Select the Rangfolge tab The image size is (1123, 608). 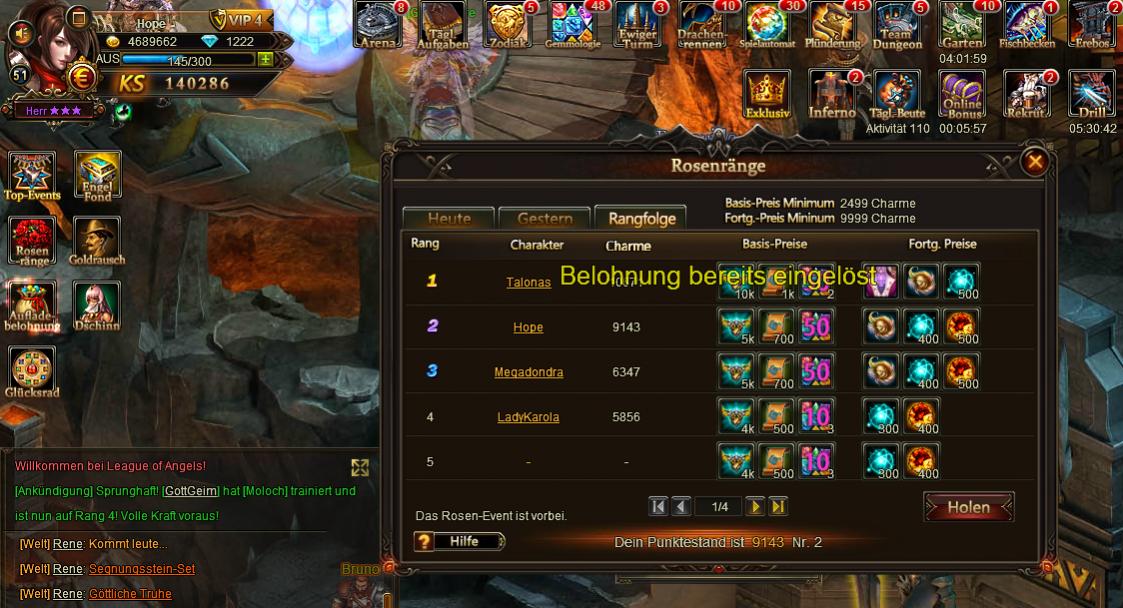click(641, 218)
